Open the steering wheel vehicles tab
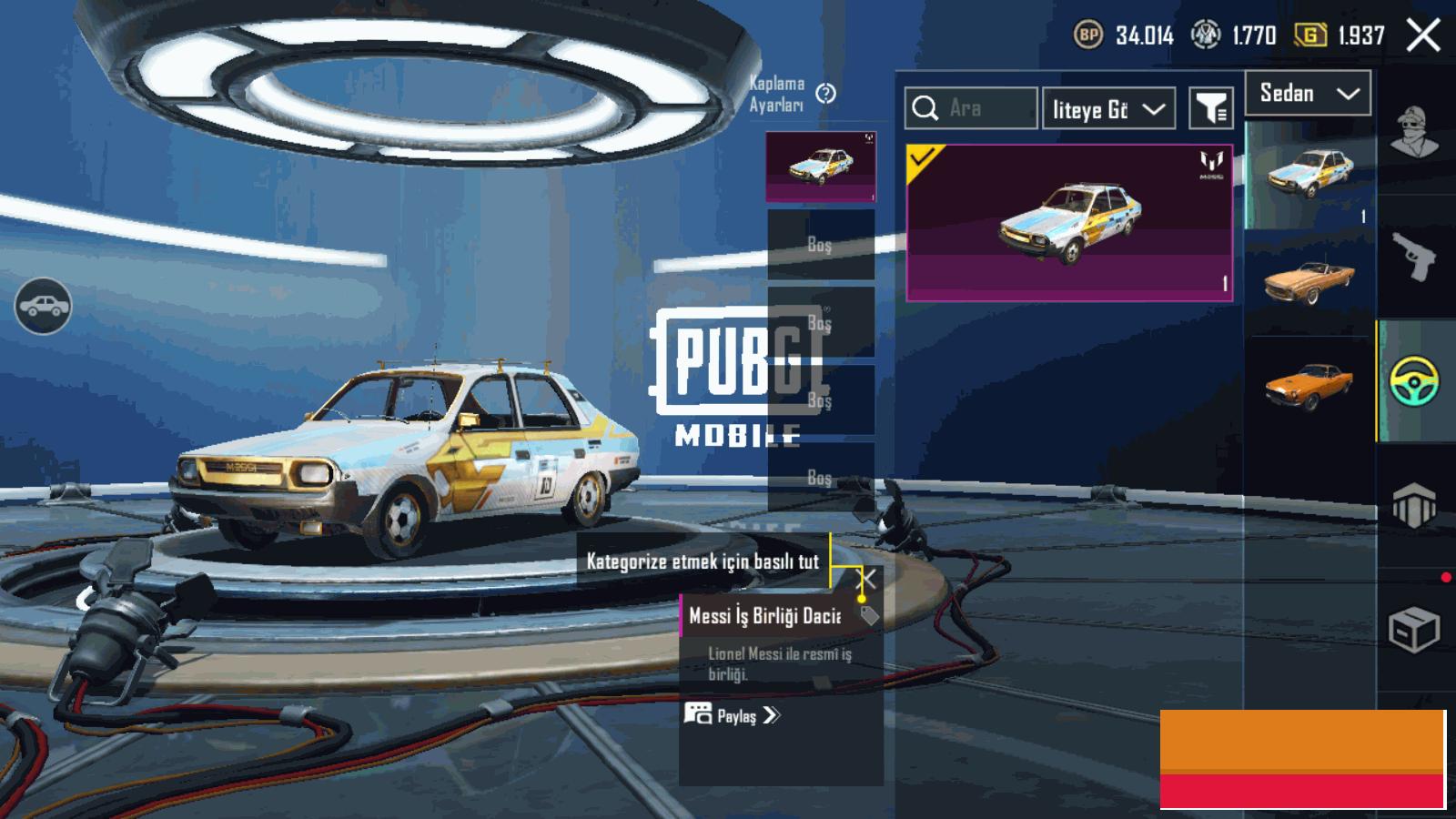 click(1414, 381)
